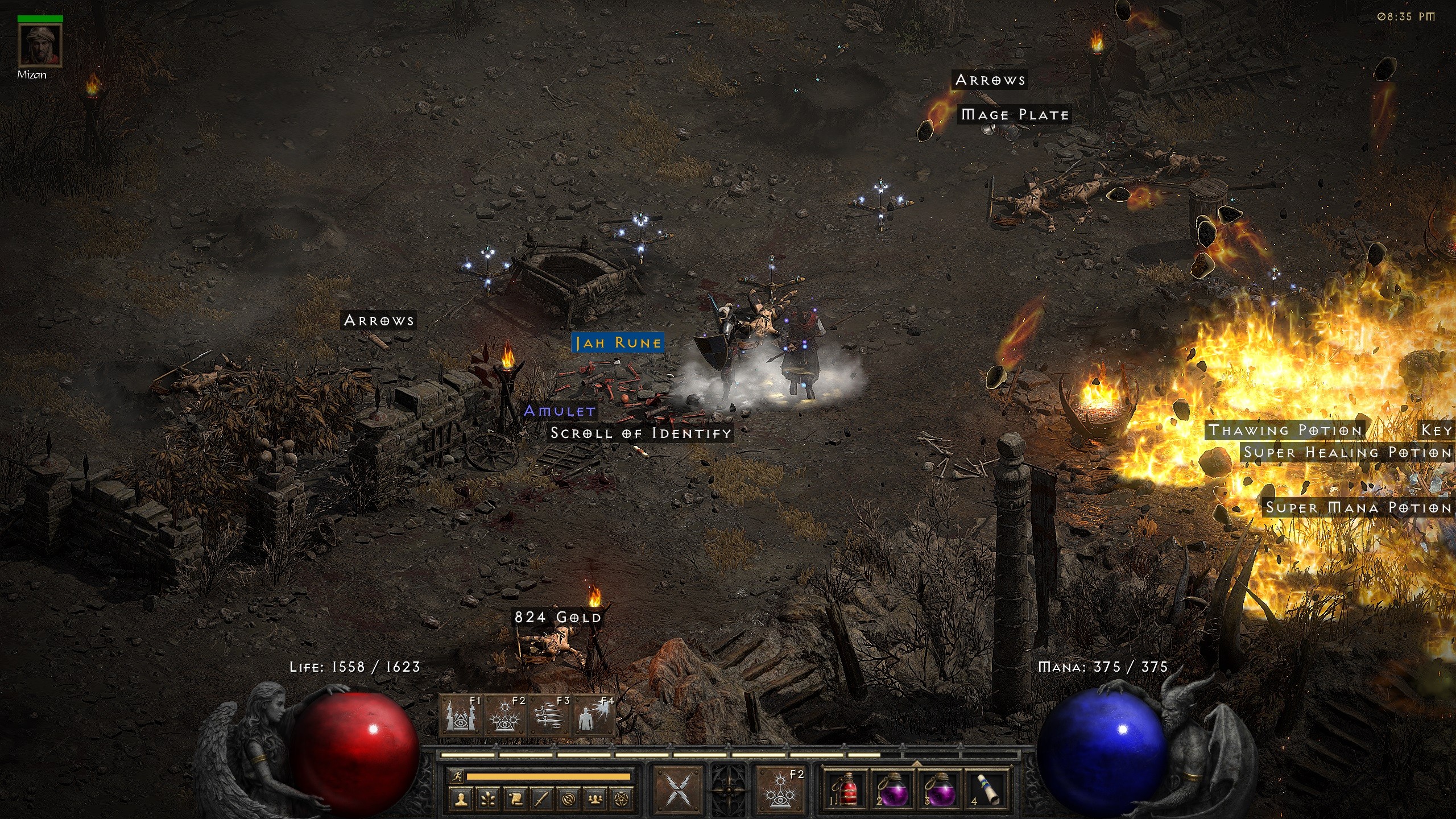Viewport: 1456px width, 819px height.
Task: Activate the F4 mind blast skill
Action: click(594, 716)
